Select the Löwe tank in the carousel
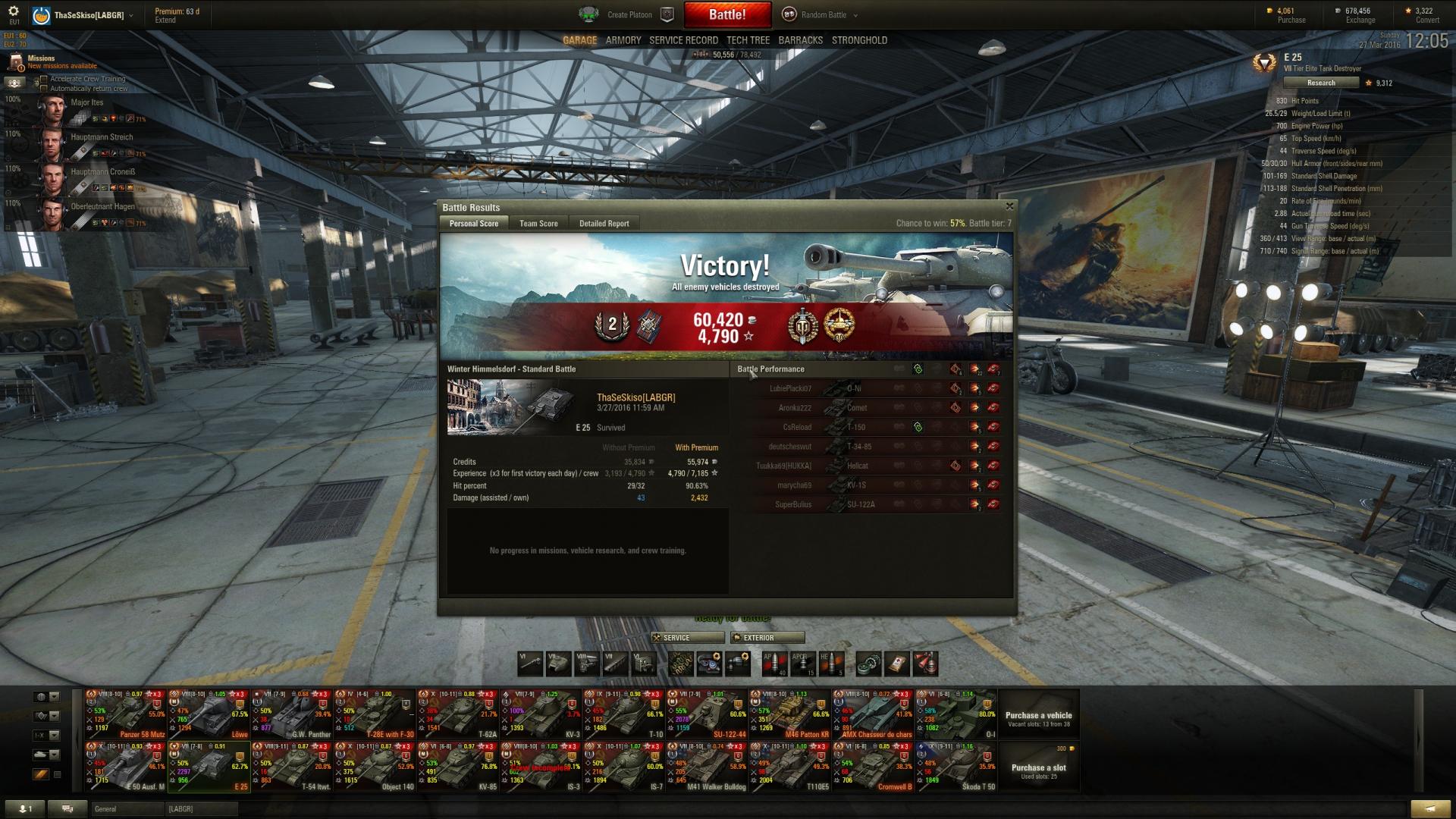This screenshot has height=819, width=1456. [208, 714]
